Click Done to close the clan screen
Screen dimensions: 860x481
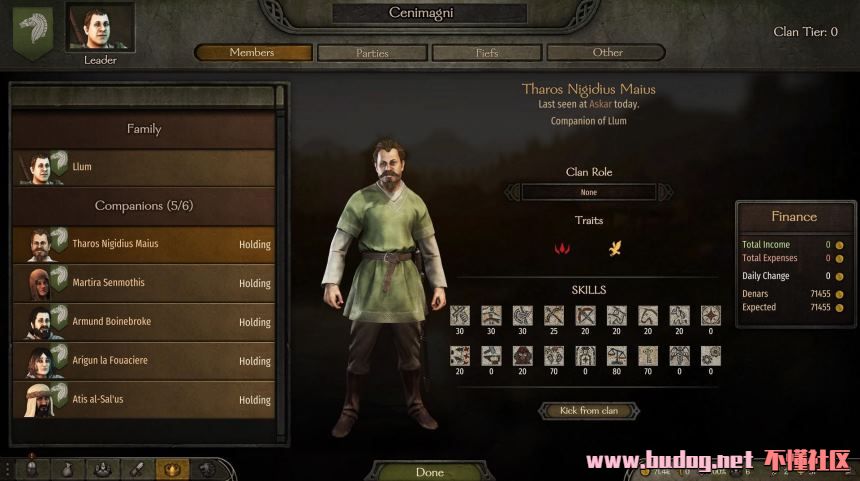(x=429, y=472)
